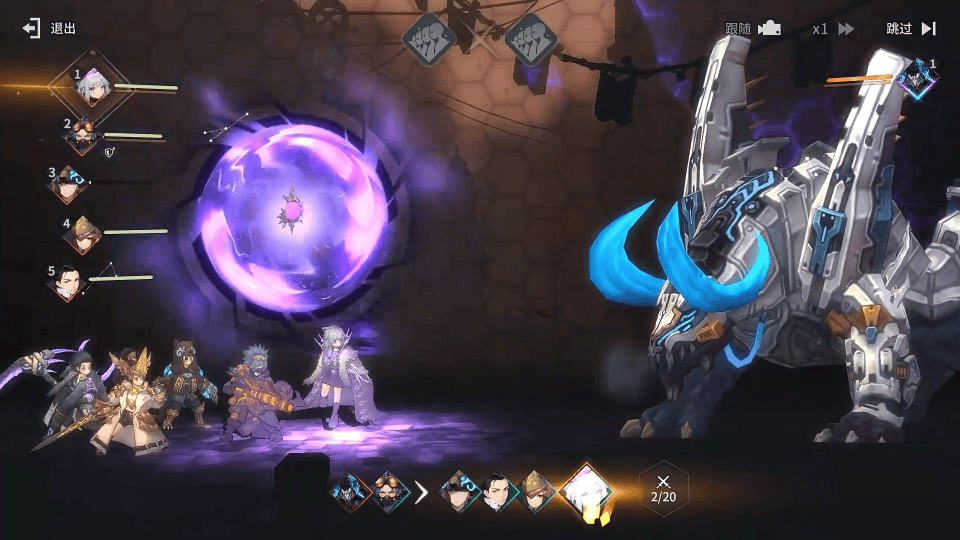The height and width of the screenshot is (540, 960).
Task: Pick the goggles-and-mask portrait in turn order
Action: (x=390, y=492)
